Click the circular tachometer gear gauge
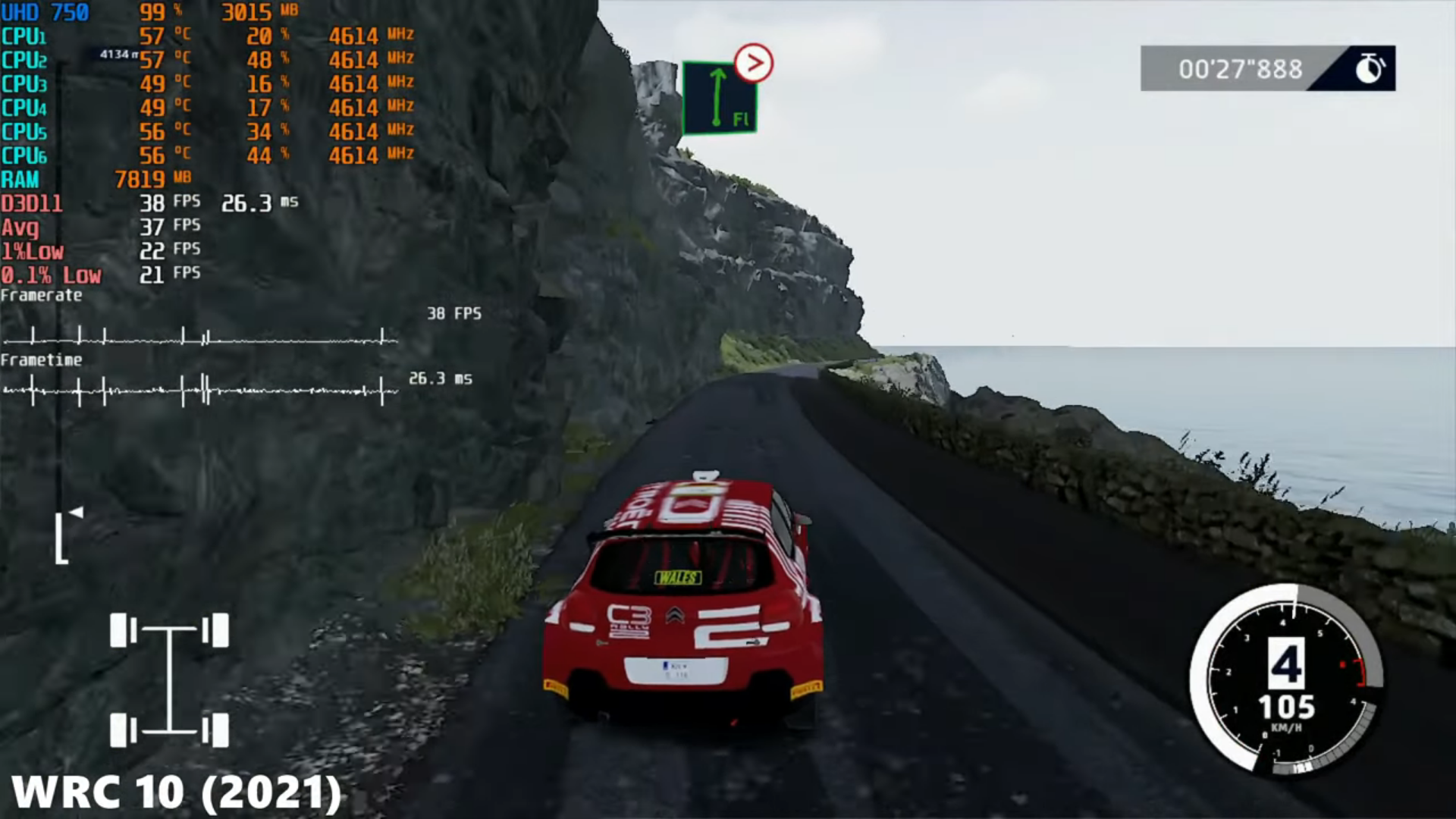The height and width of the screenshot is (819, 1456). [1286, 679]
